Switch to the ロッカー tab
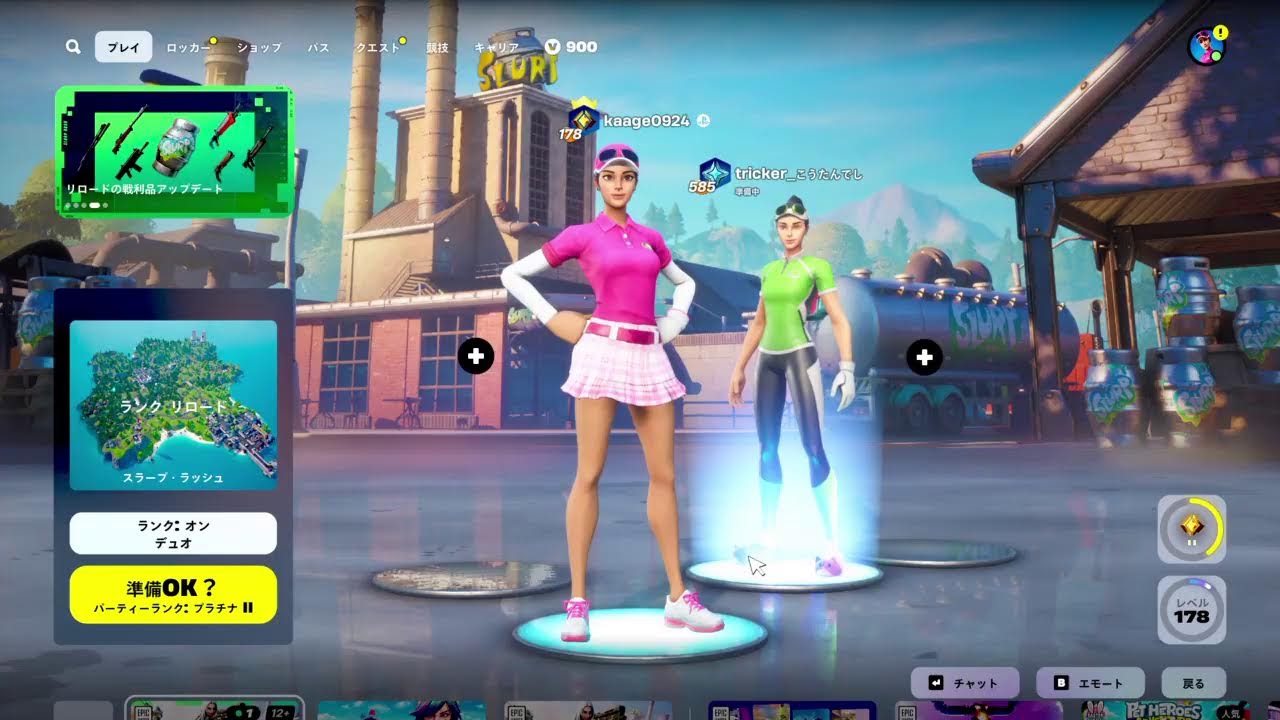 click(188, 47)
